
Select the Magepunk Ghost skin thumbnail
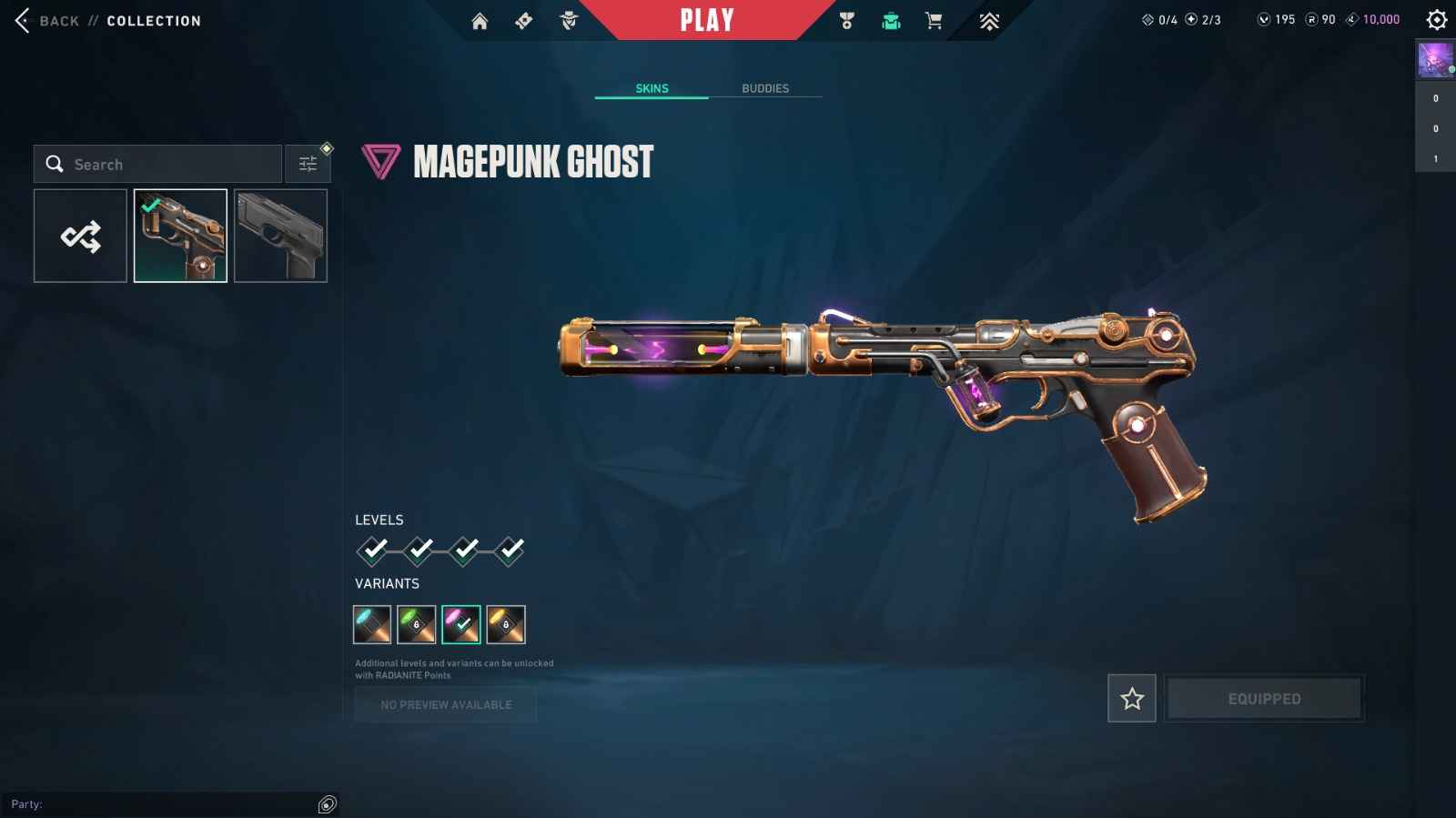pyautogui.click(x=180, y=237)
